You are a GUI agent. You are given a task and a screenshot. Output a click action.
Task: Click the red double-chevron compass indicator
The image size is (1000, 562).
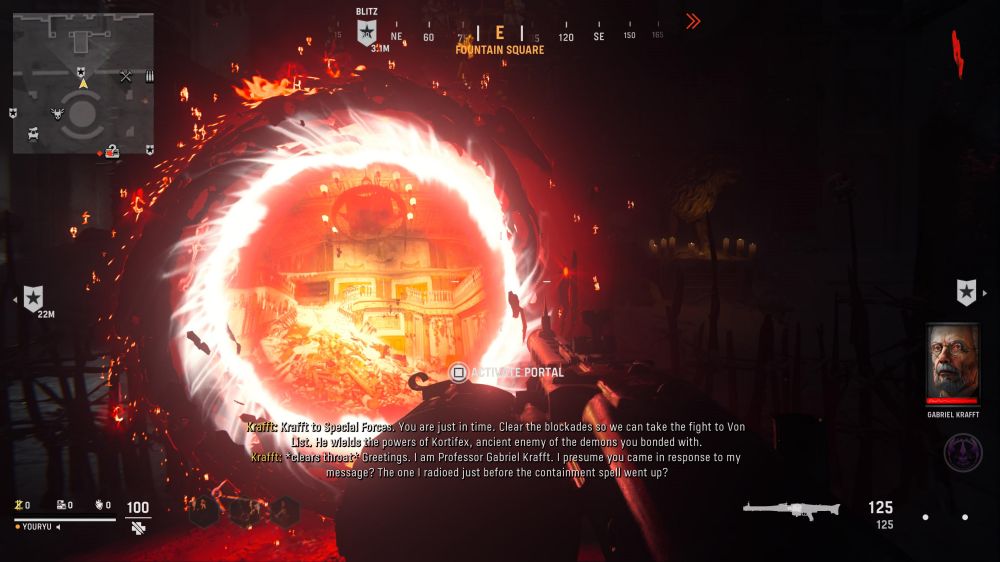pyautogui.click(x=692, y=21)
